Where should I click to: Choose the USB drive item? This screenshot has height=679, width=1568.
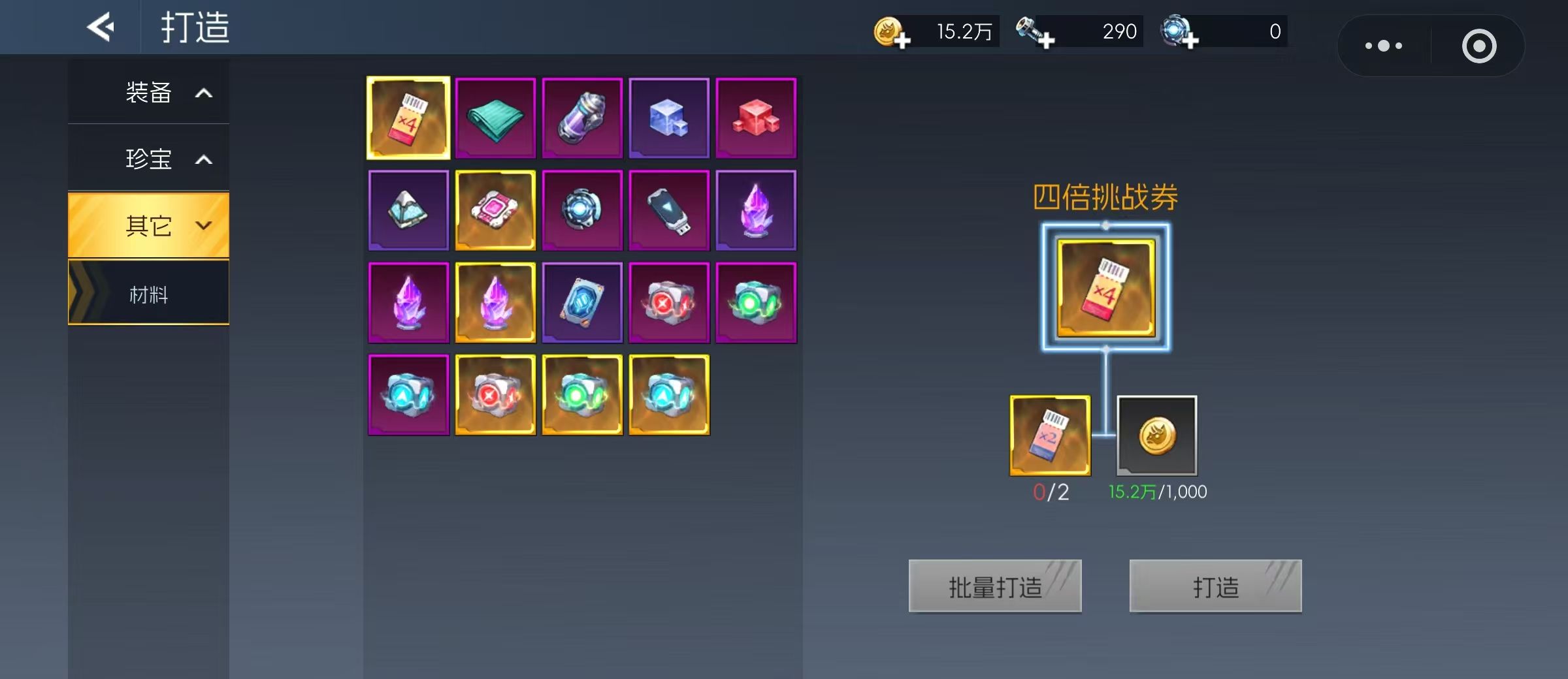pyautogui.click(x=669, y=210)
